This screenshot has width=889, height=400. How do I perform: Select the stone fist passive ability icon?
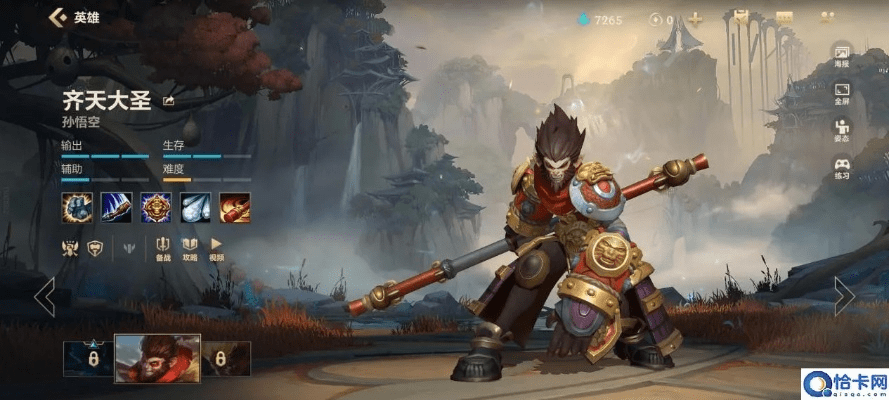point(76,207)
